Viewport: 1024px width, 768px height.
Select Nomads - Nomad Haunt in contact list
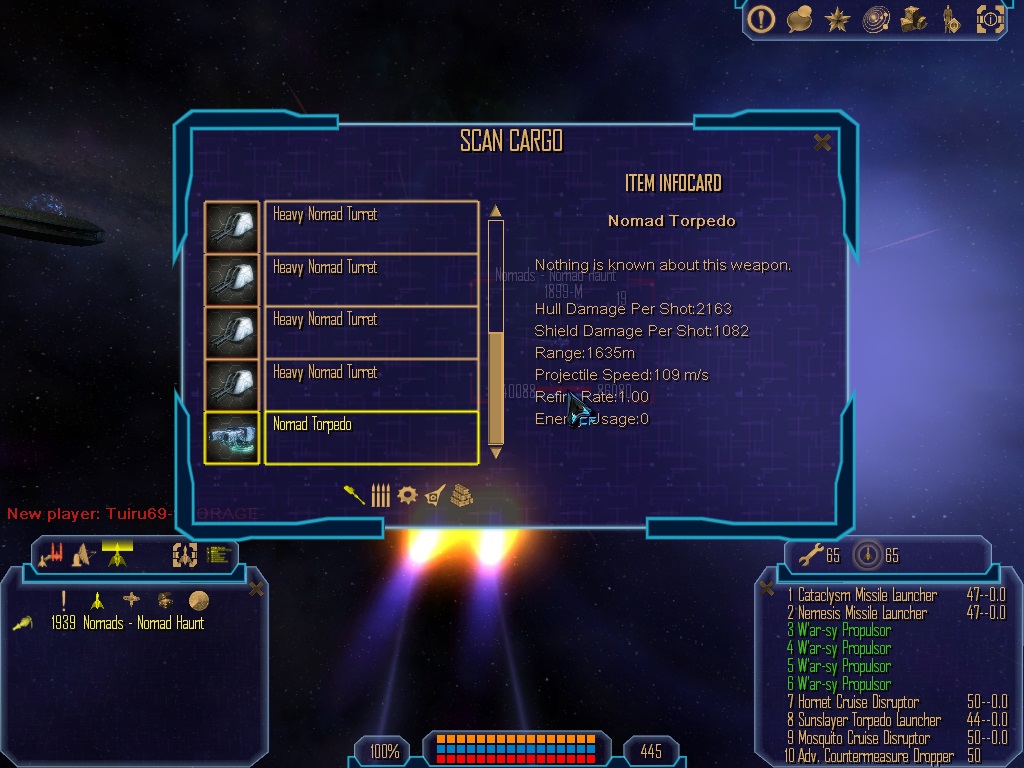[127, 623]
